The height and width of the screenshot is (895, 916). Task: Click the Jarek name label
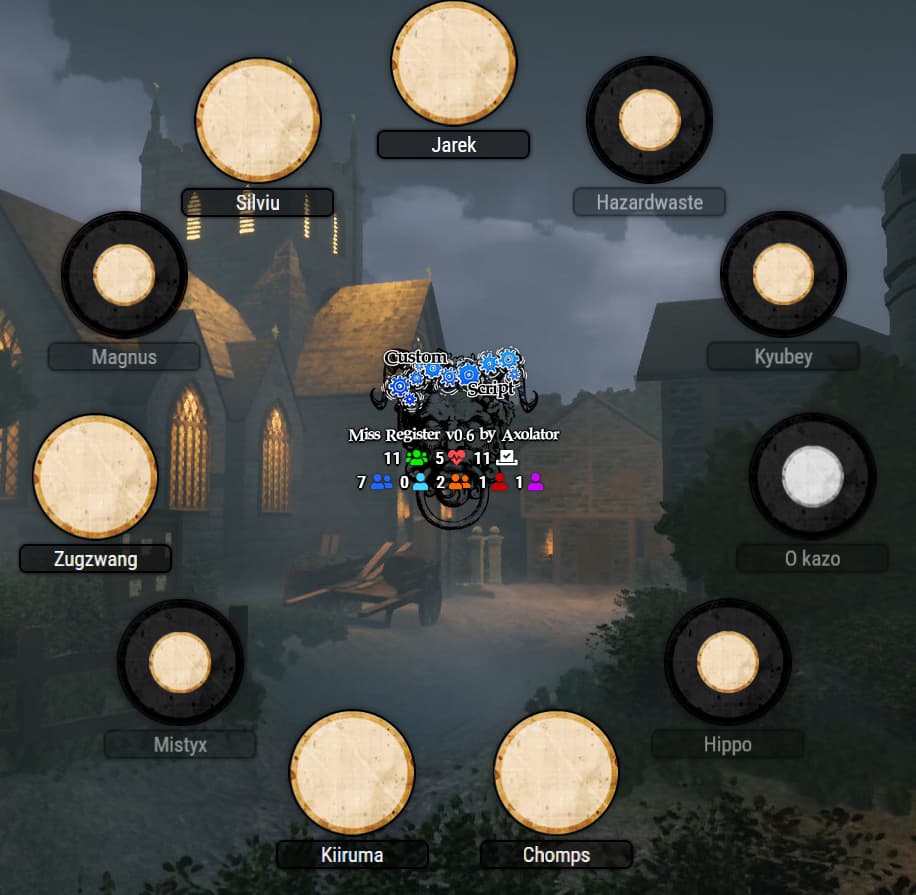[453, 145]
